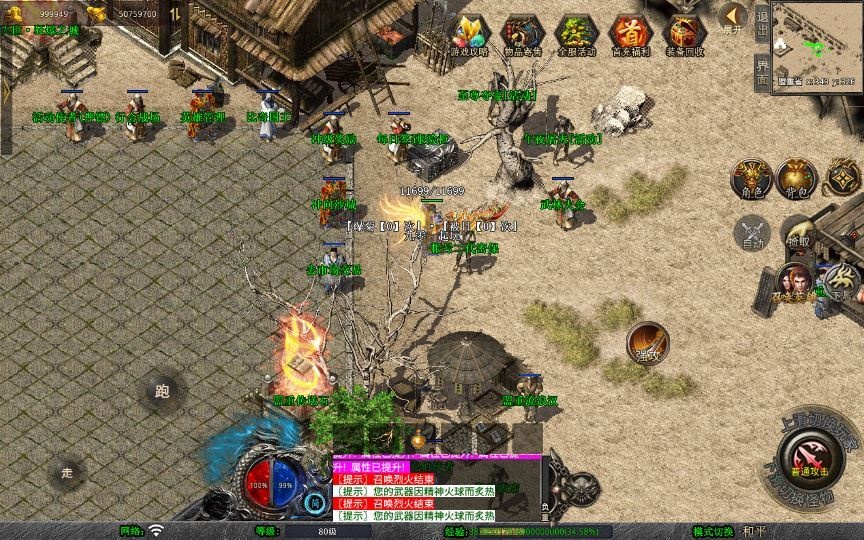Click the system hint chat log
The height and width of the screenshot is (540, 864).
click(x=435, y=491)
